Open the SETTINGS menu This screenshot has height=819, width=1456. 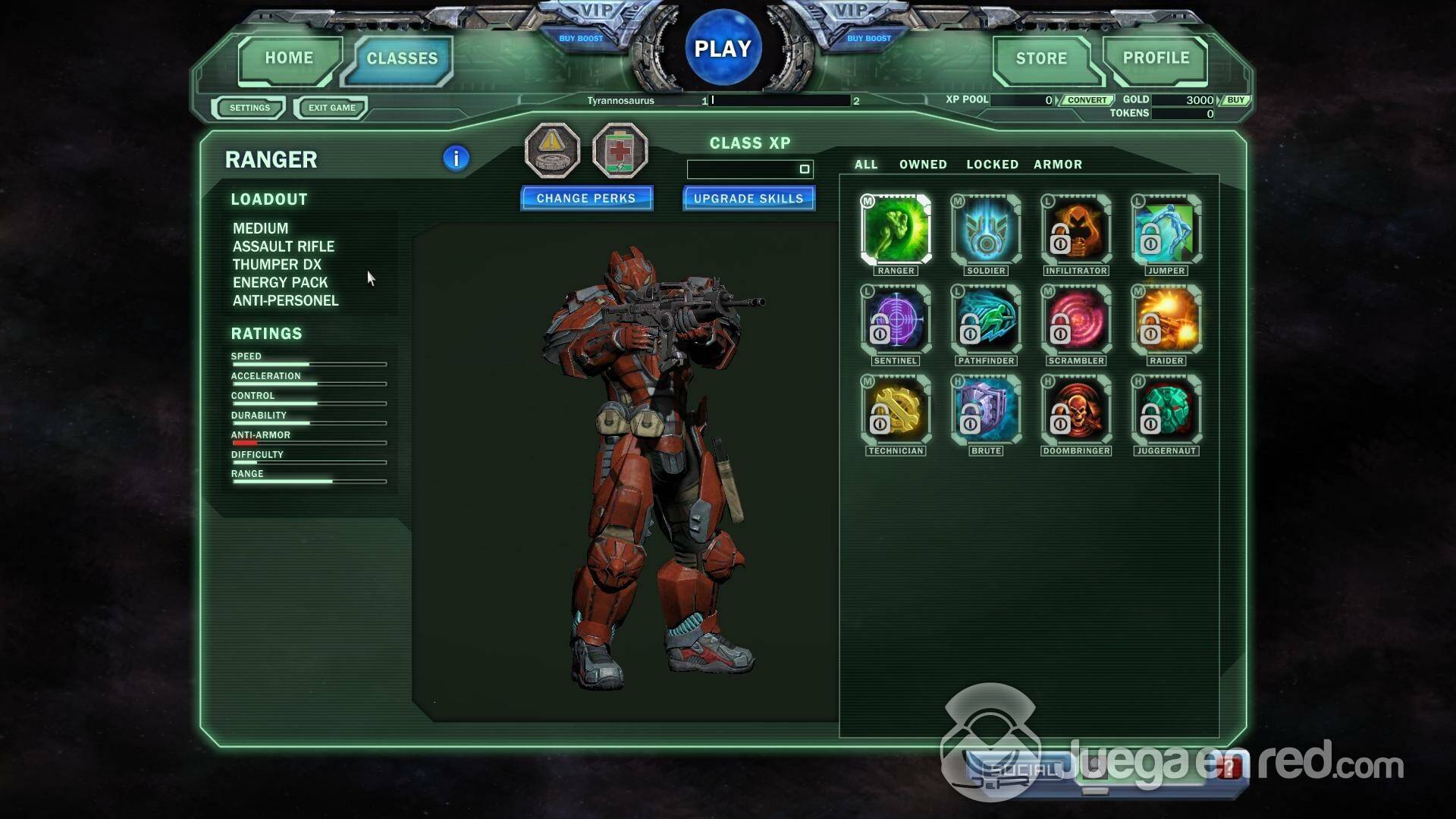[x=249, y=108]
